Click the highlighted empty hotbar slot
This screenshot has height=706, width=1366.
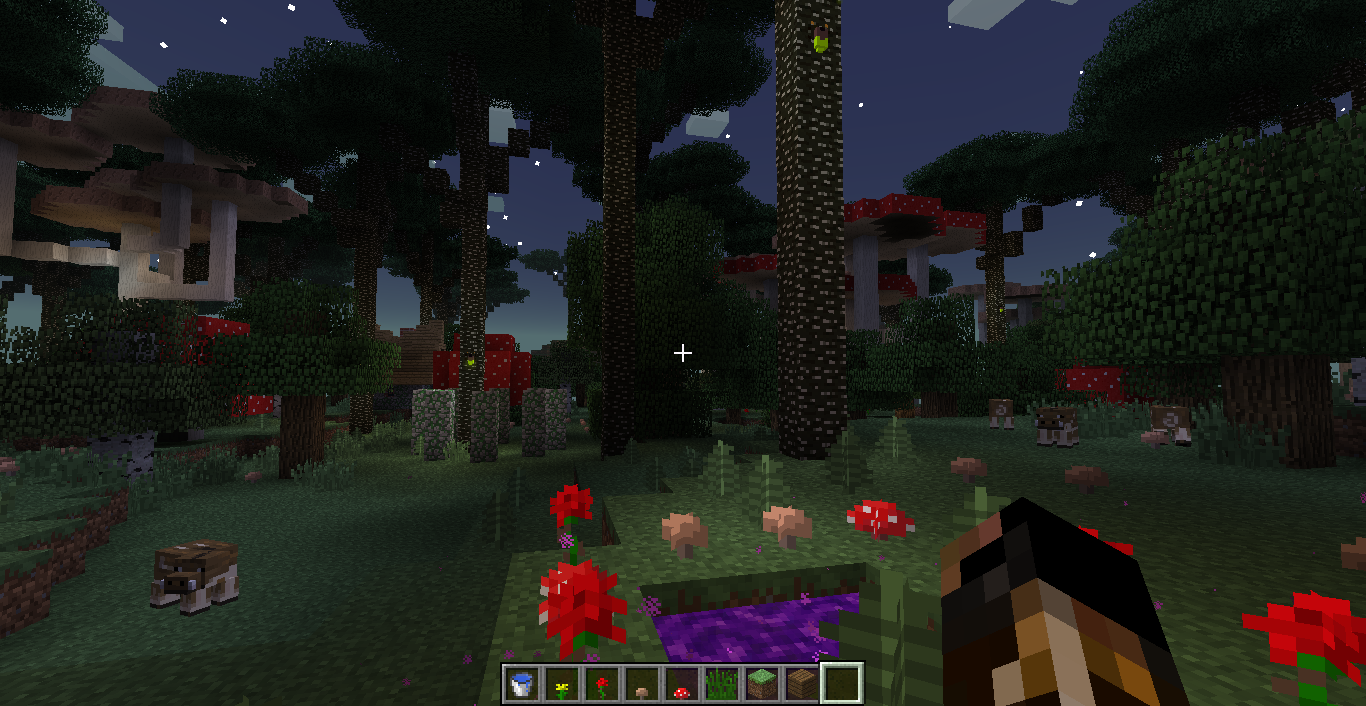click(842, 685)
